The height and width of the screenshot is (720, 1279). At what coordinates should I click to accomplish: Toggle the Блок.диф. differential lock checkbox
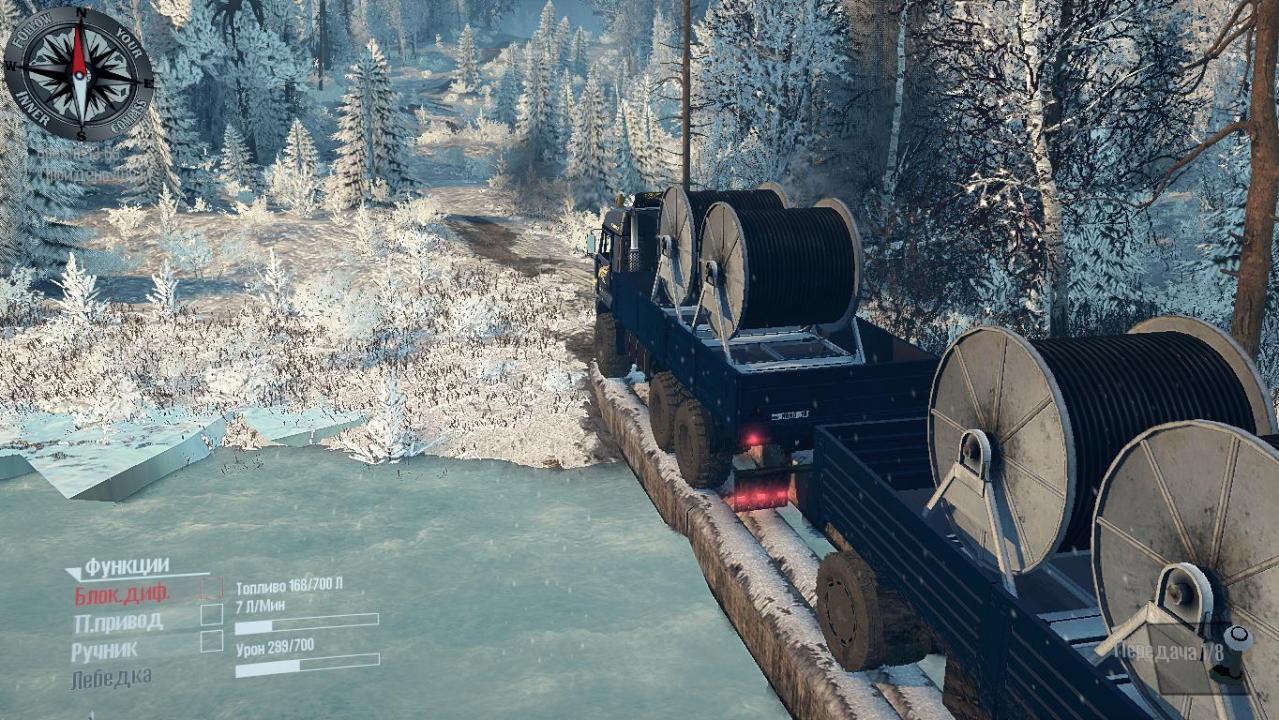pos(211,588)
